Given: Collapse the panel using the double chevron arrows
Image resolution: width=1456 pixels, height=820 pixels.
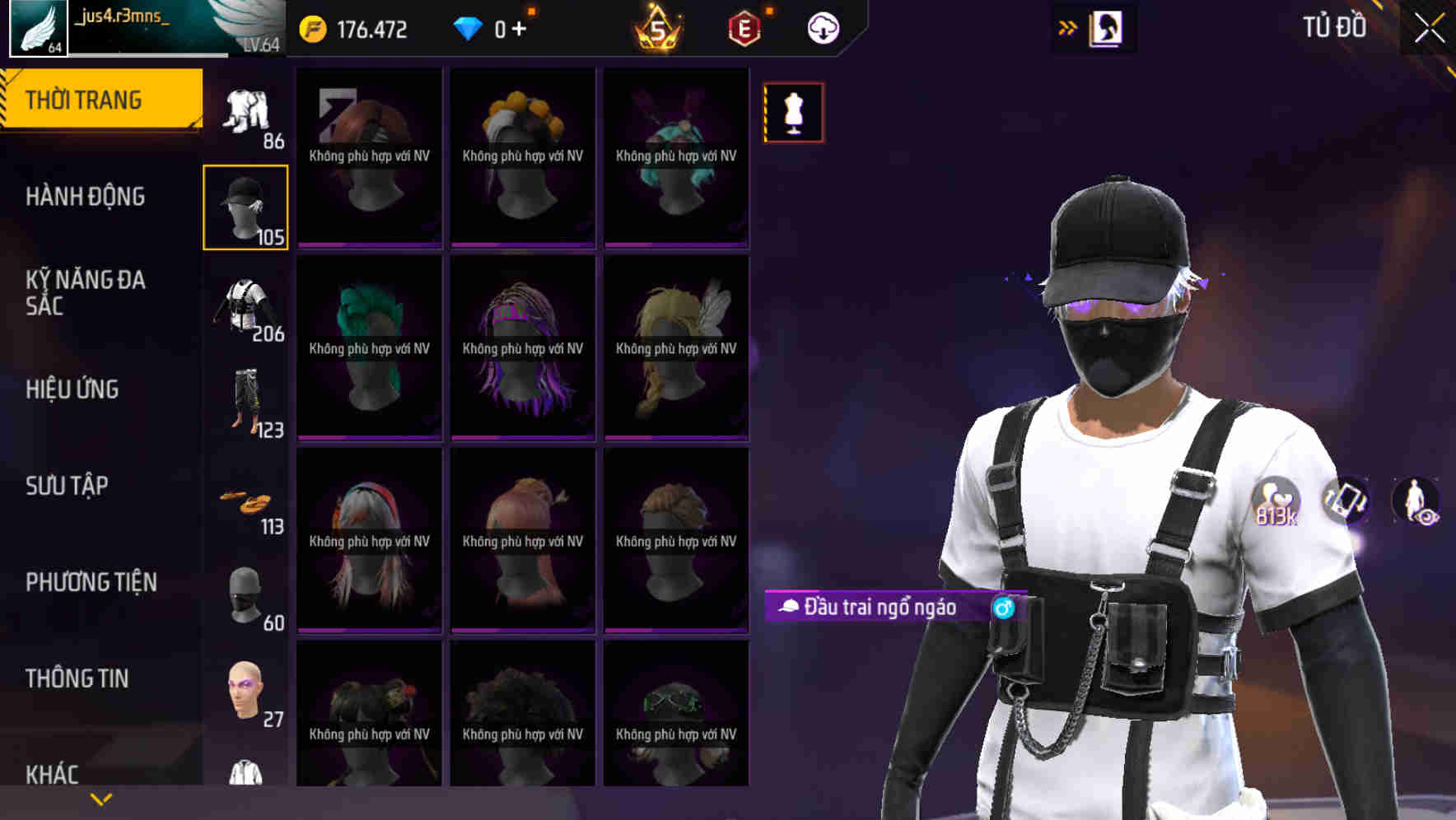Looking at the screenshot, I should 1068,26.
